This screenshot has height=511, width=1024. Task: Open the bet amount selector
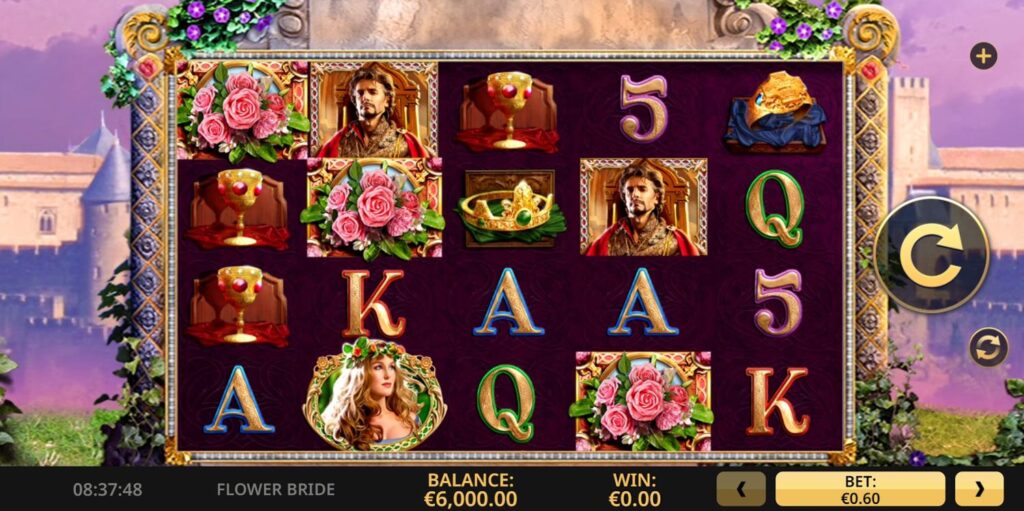click(x=859, y=489)
